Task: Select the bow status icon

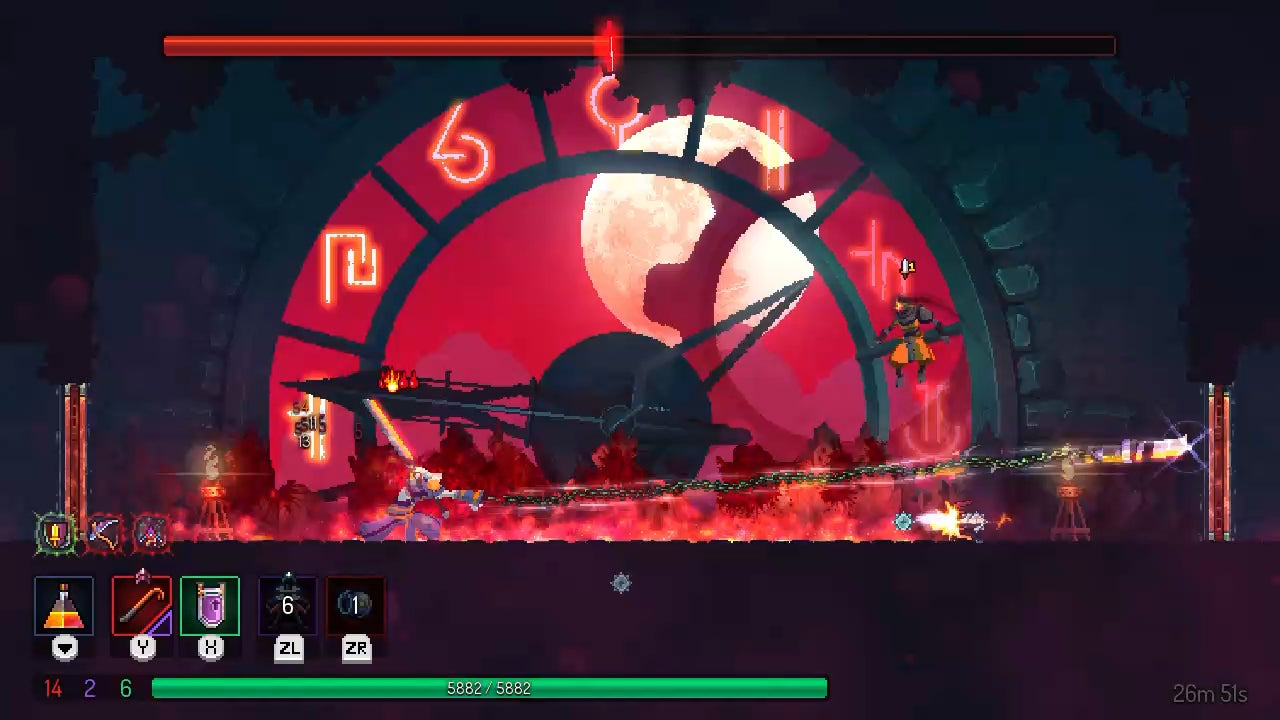Action: click(x=101, y=533)
